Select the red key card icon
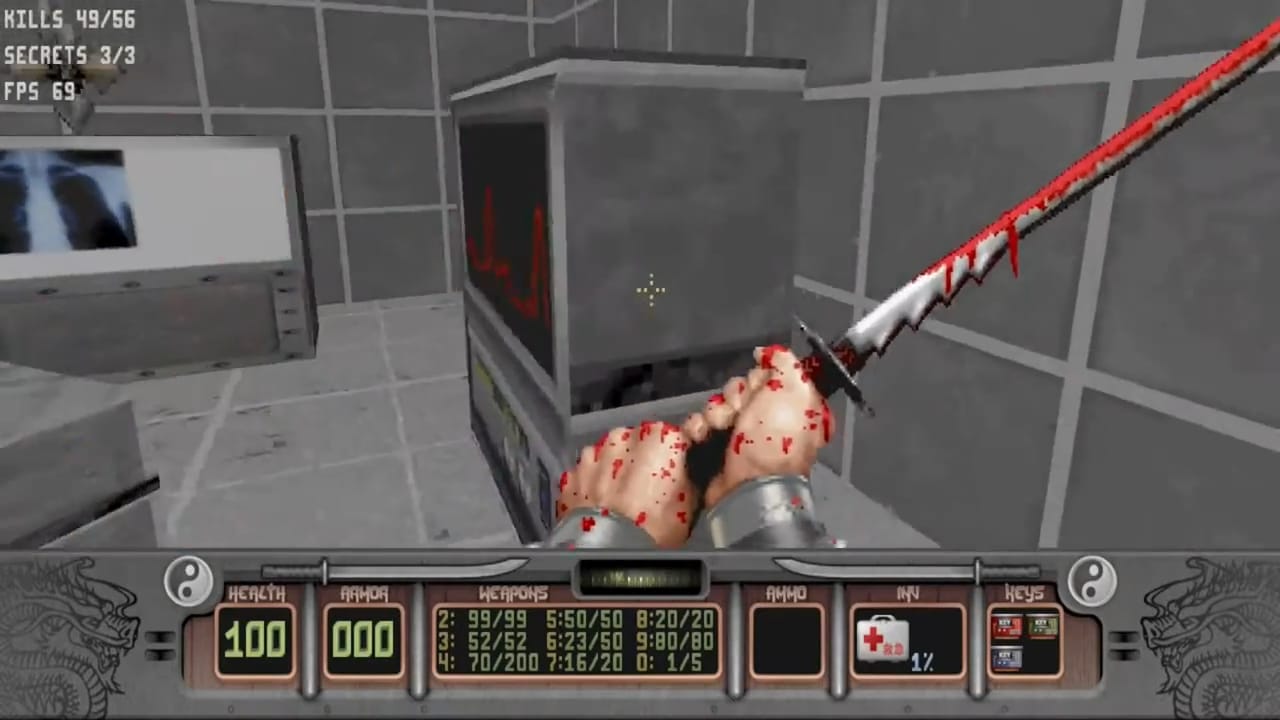1280x720 pixels. point(1007,626)
